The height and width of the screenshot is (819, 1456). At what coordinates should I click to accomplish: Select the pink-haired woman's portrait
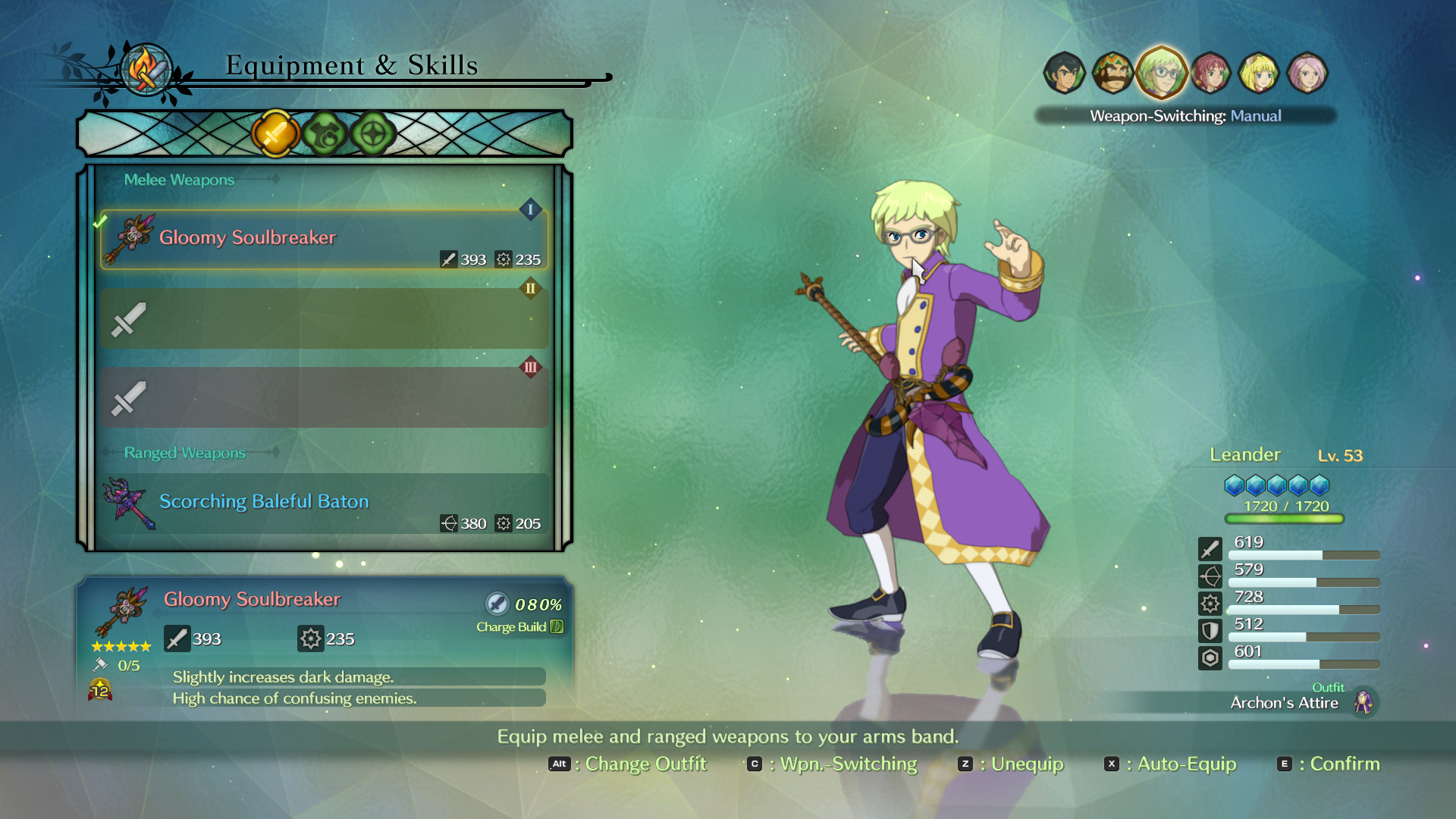click(x=1307, y=74)
